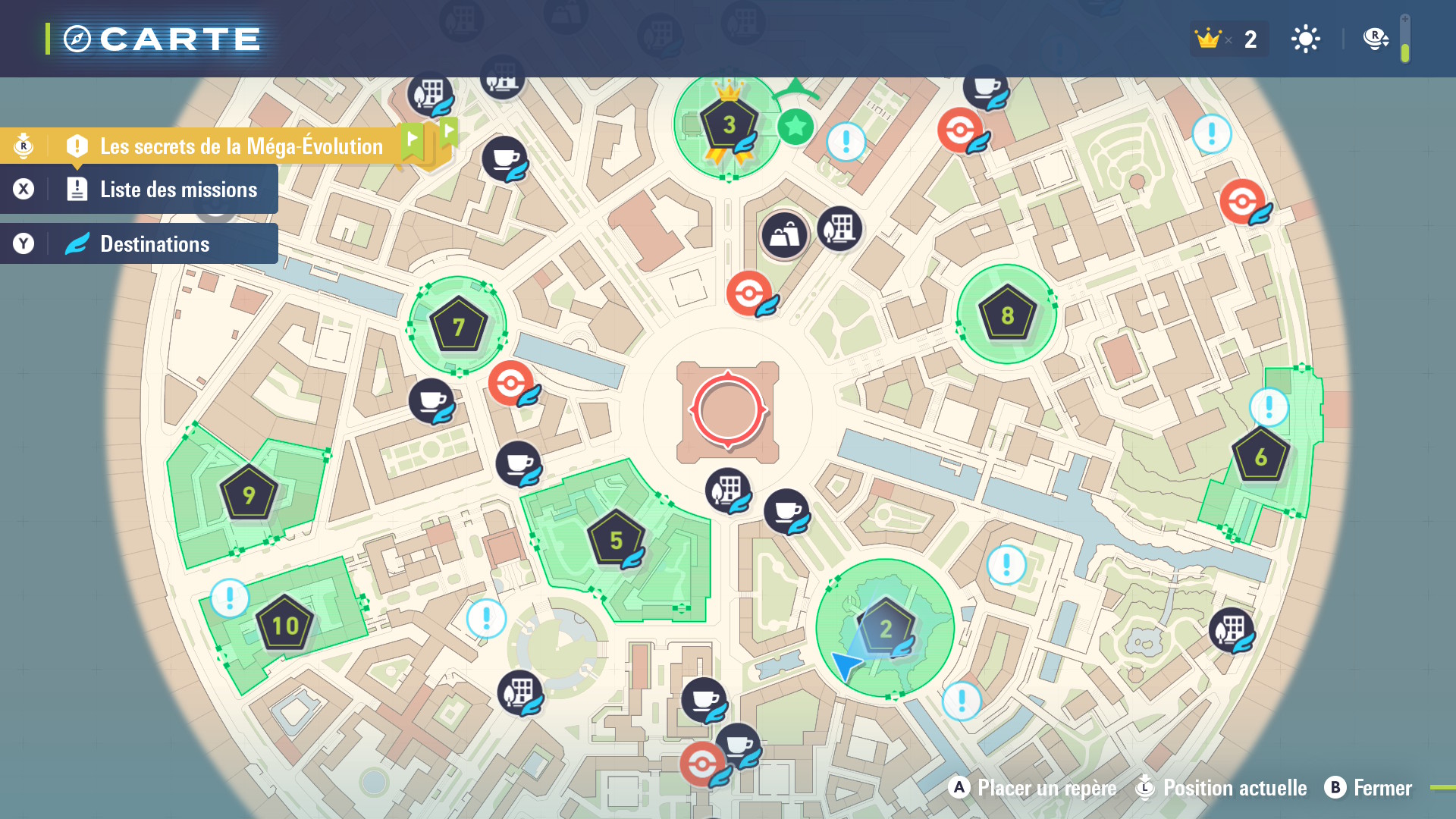The width and height of the screenshot is (1456, 819).
Task: Choose the Position actuelle option
Action: point(1222,788)
